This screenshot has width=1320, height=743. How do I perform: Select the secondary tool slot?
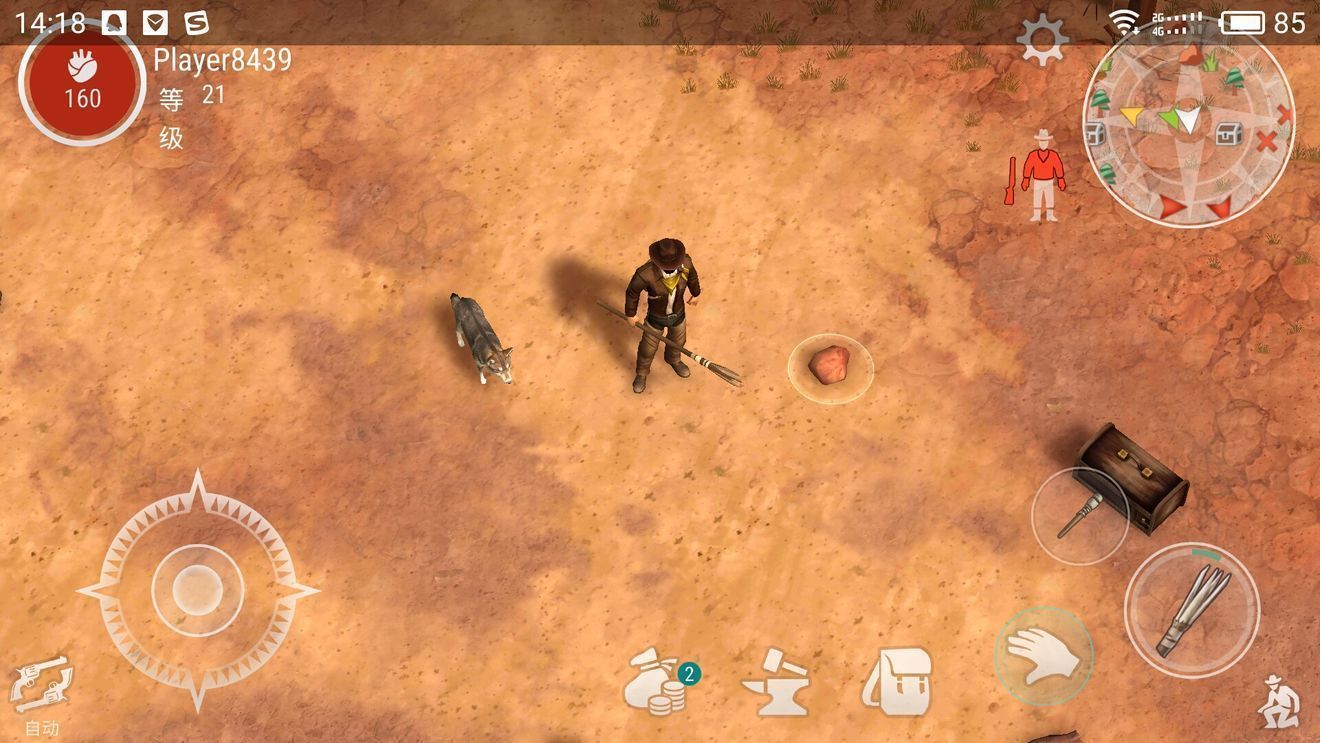coord(1079,515)
